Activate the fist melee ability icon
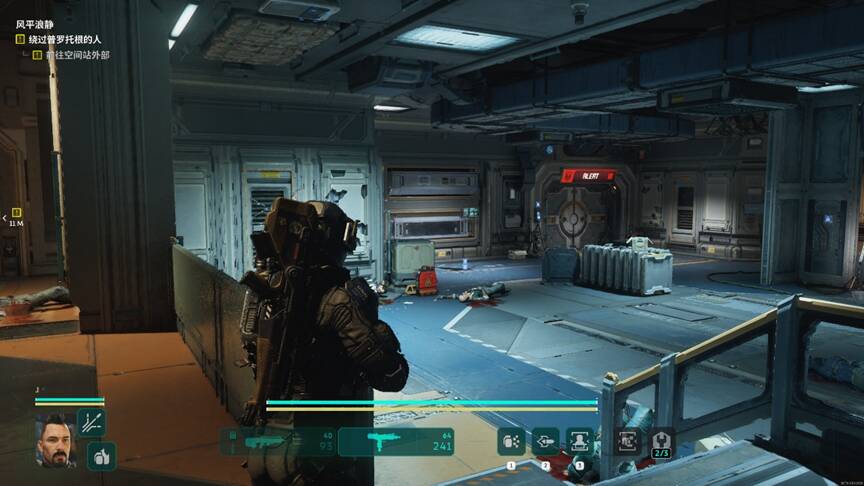The height and width of the screenshot is (486, 864). [100, 456]
